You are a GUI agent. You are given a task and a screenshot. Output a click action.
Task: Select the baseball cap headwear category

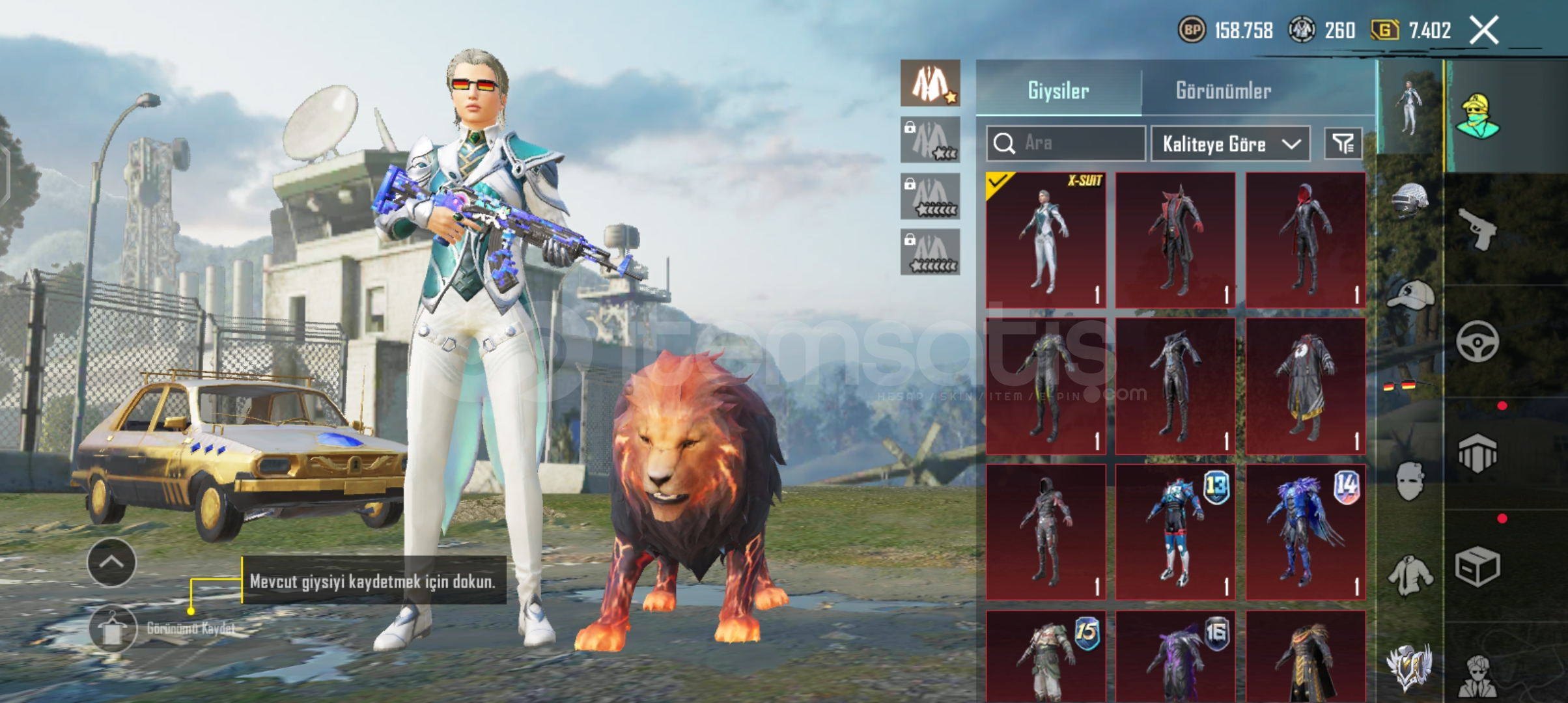tap(1410, 296)
